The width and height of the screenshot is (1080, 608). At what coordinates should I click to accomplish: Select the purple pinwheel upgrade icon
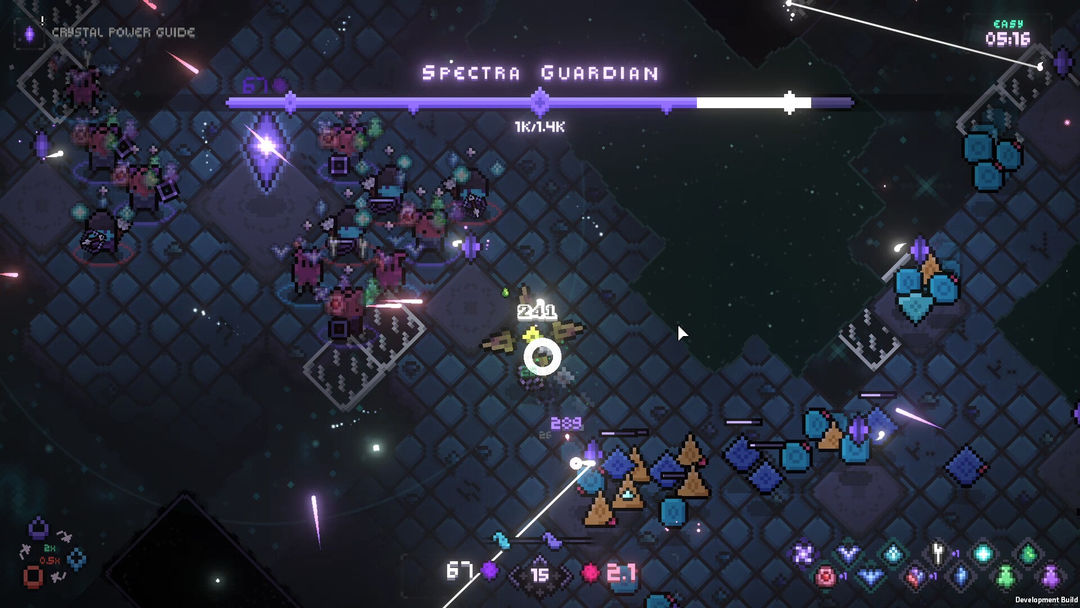[803, 553]
